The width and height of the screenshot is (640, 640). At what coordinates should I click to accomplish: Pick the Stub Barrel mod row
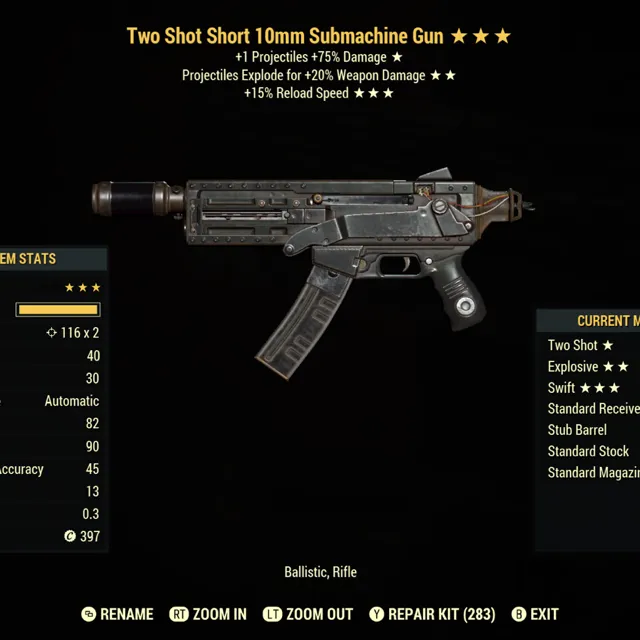pos(577,430)
